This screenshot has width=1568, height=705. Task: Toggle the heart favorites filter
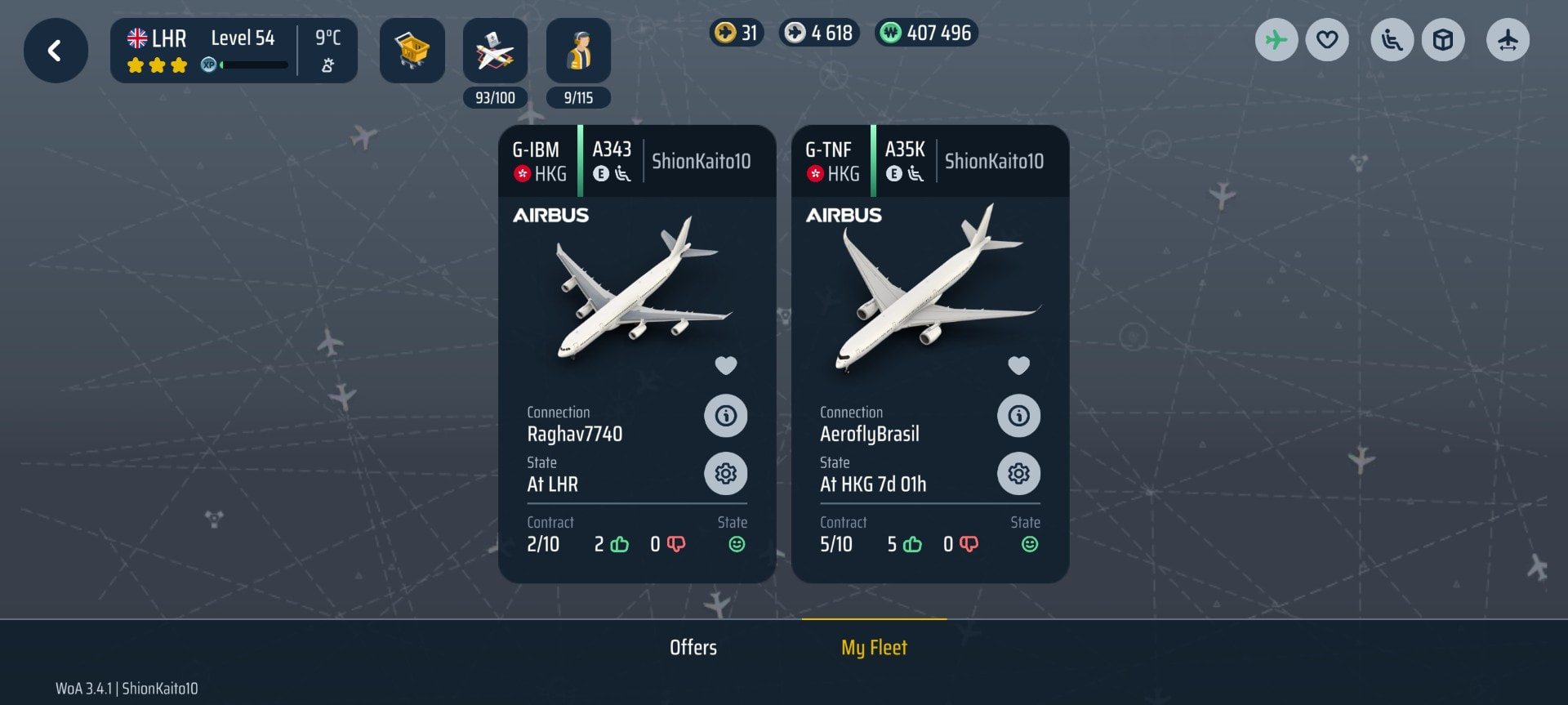click(x=1327, y=40)
